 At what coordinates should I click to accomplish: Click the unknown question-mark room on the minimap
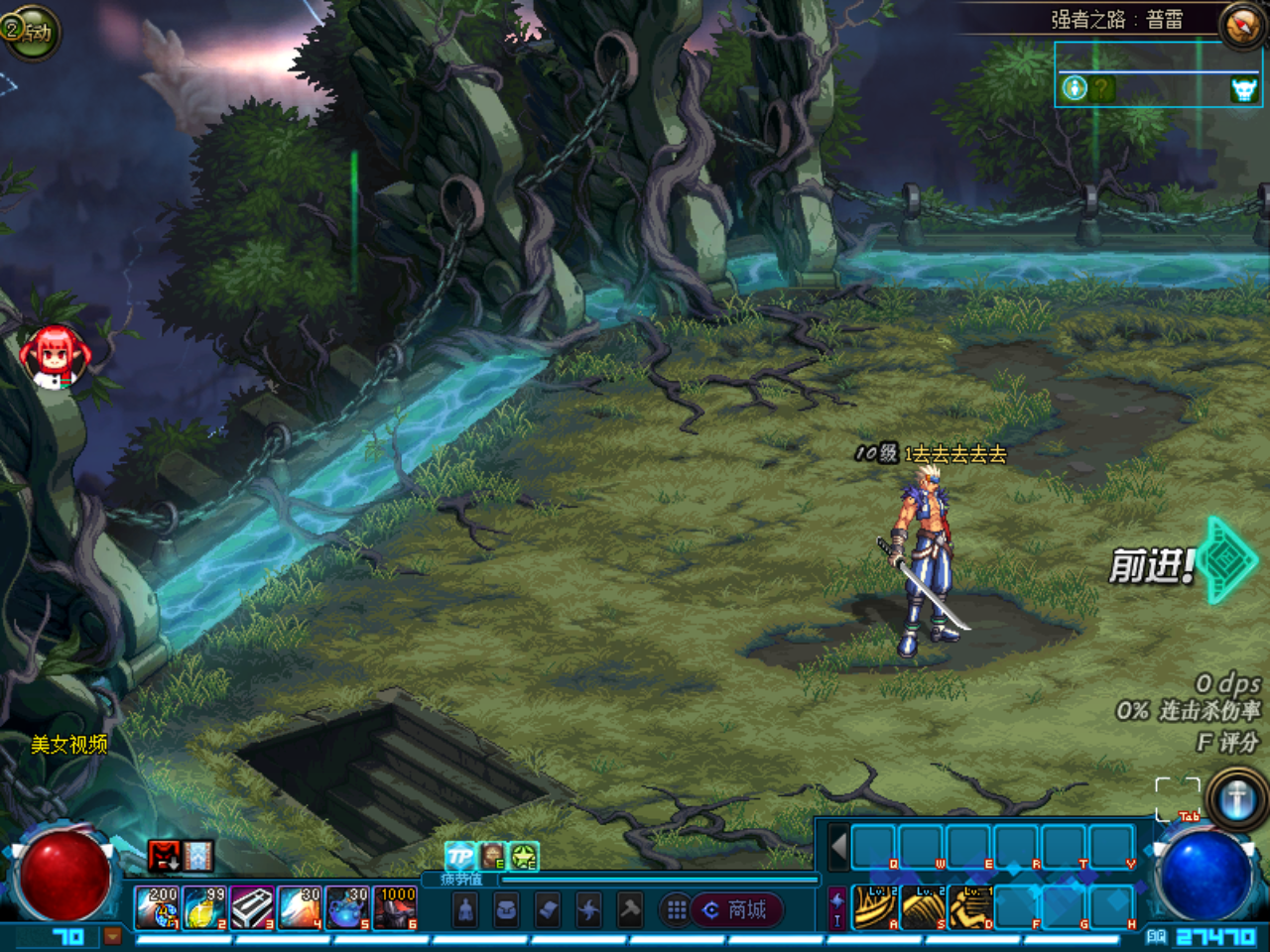click(x=1101, y=89)
